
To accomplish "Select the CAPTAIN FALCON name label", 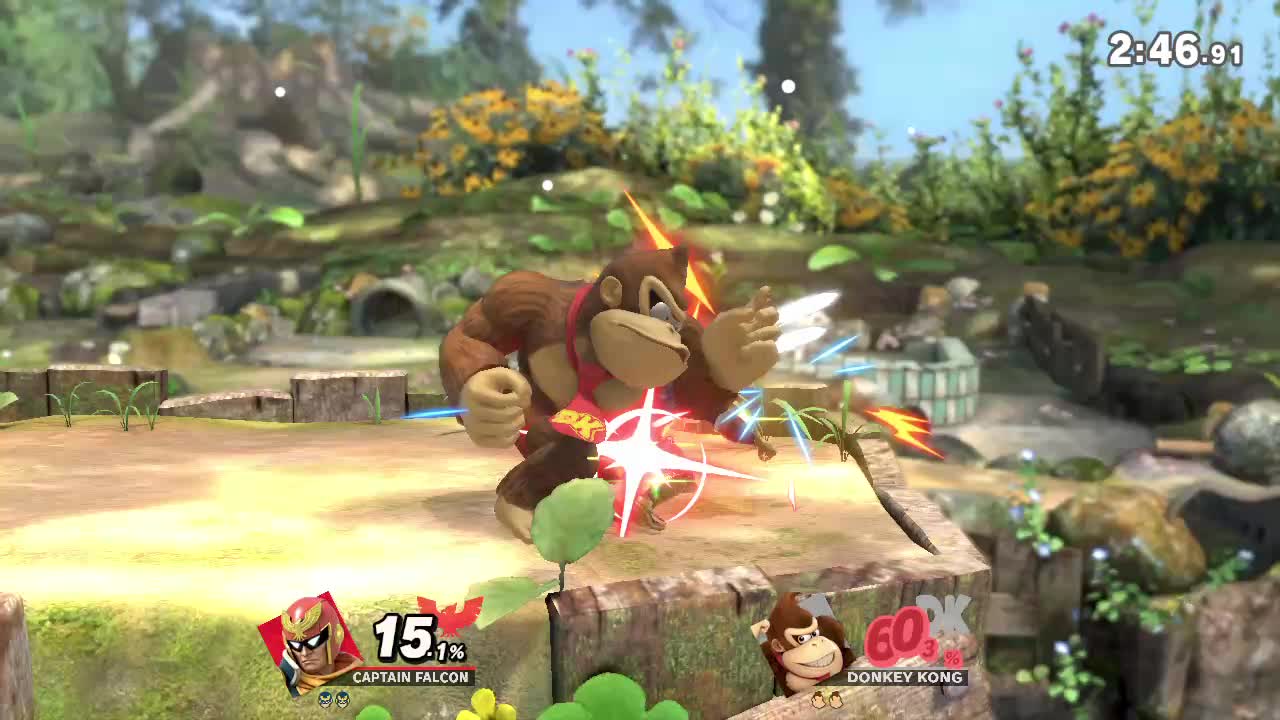I will pyautogui.click(x=410, y=677).
